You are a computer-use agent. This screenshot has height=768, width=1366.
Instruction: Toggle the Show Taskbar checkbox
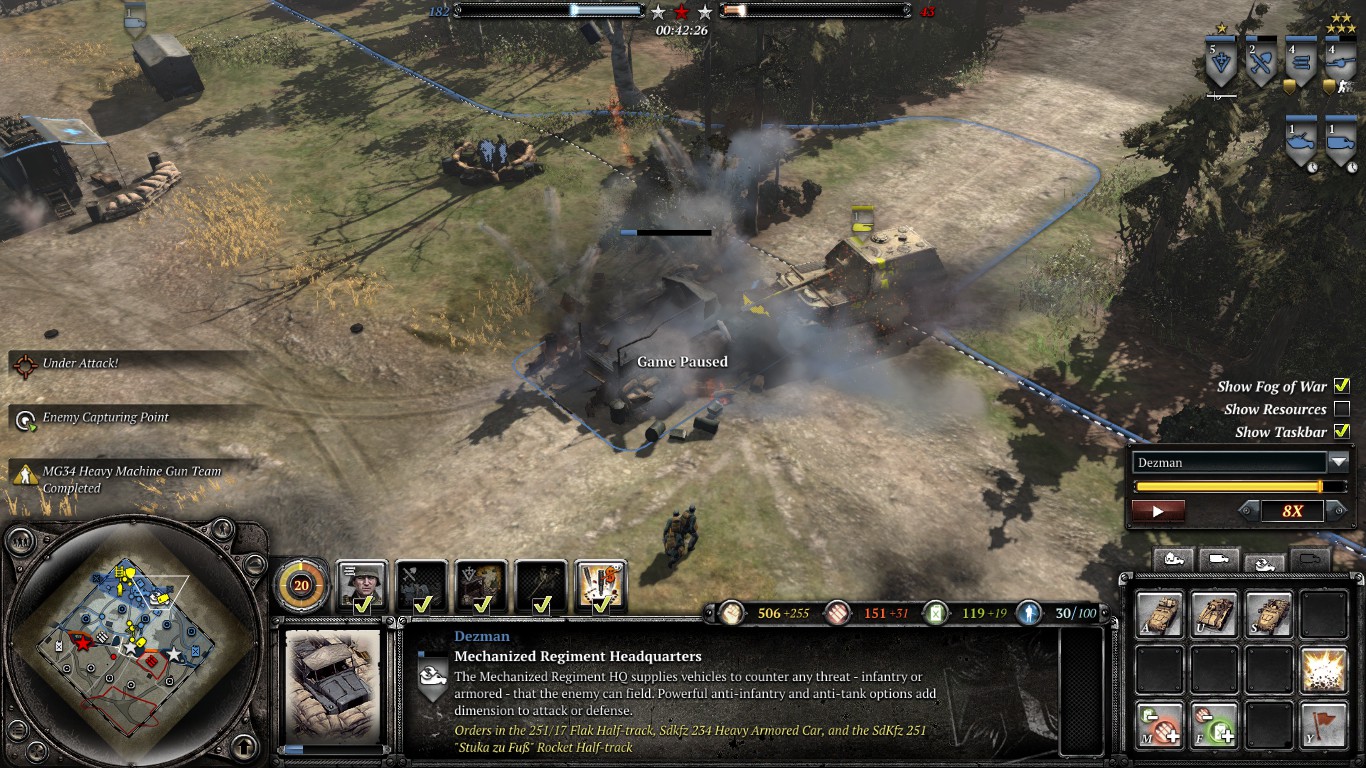pyautogui.click(x=1342, y=432)
